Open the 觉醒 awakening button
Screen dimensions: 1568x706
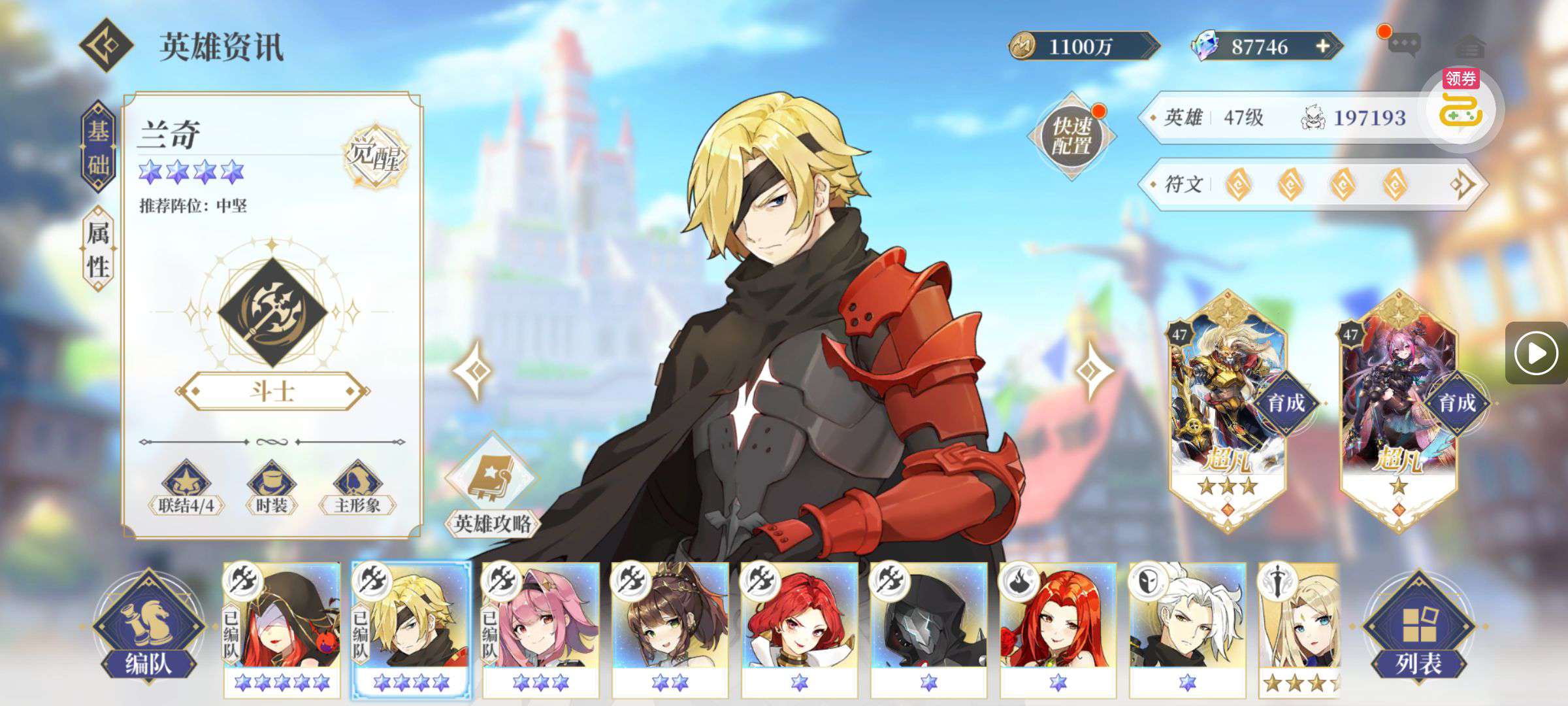click(x=375, y=156)
